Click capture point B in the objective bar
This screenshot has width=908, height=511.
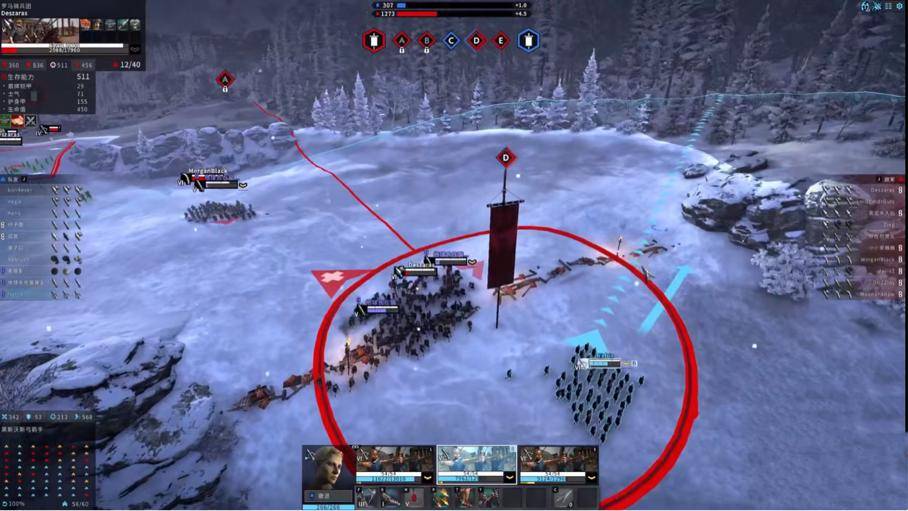tap(426, 41)
